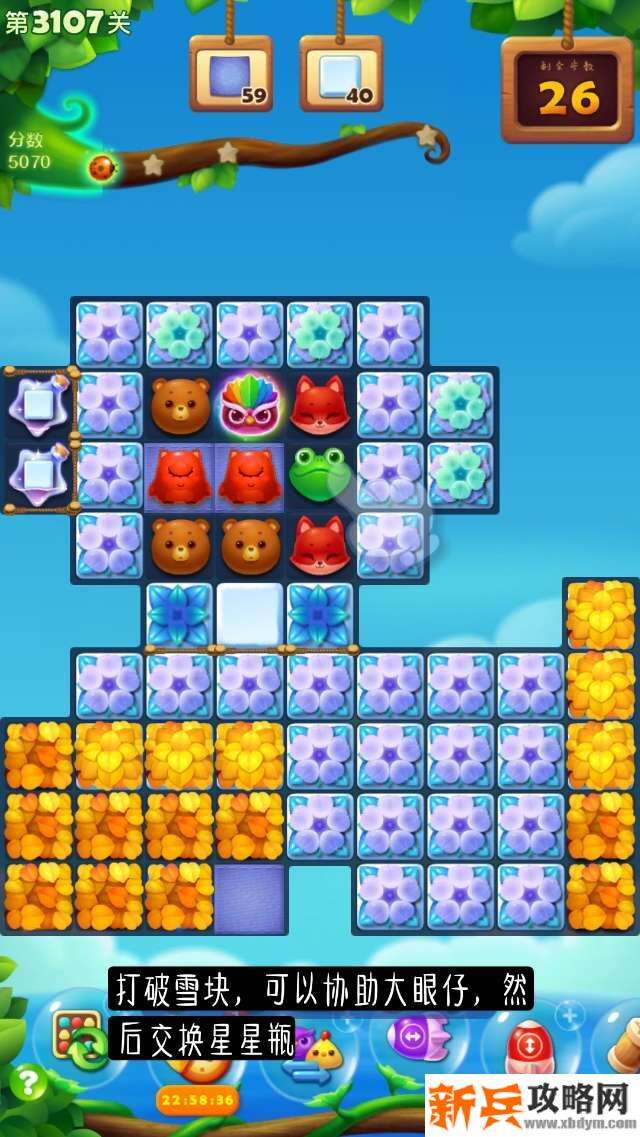Activate the board refresh booster
The image size is (640, 1137).
tap(79, 1039)
